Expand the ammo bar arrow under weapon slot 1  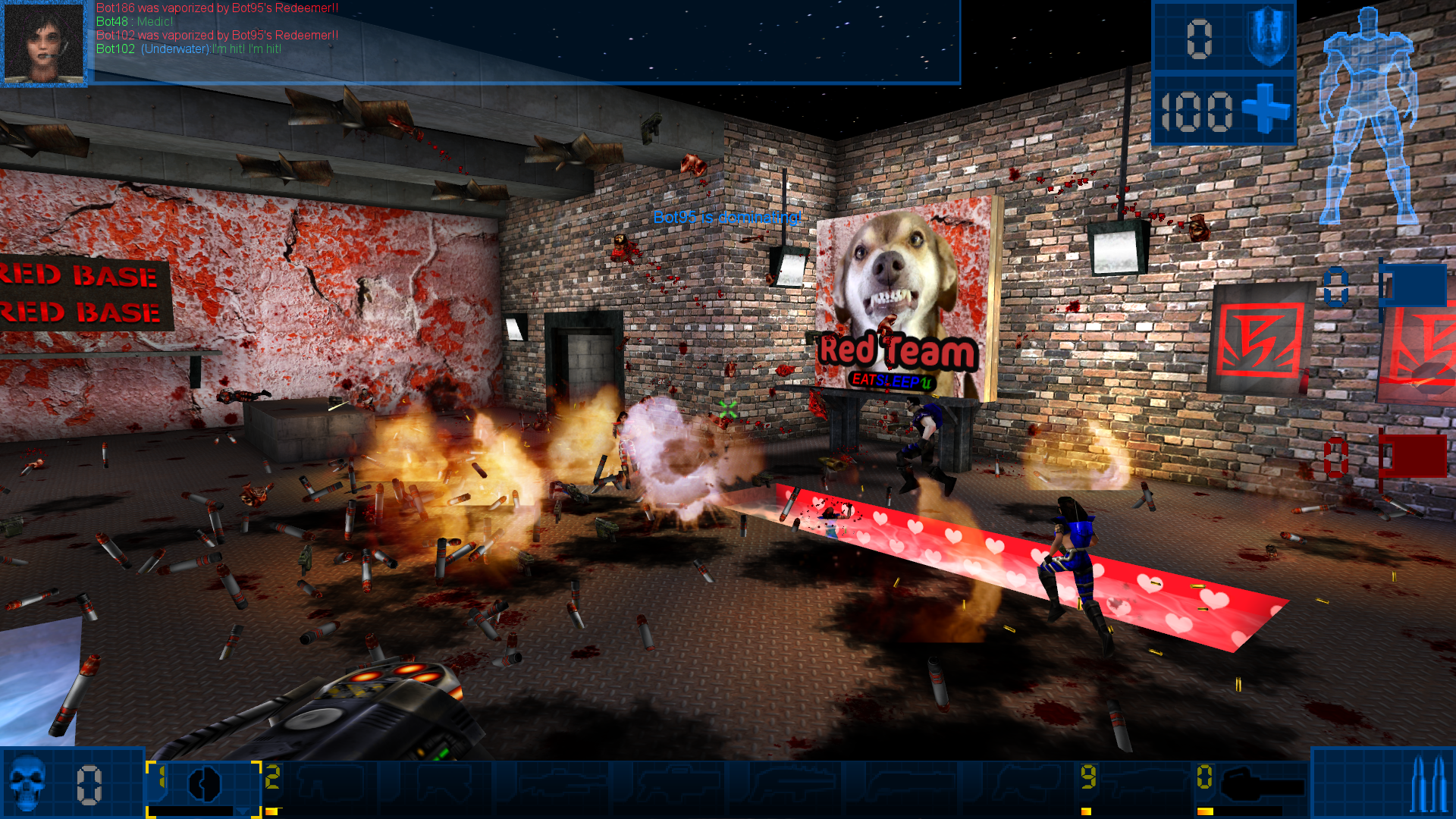pos(243,811)
